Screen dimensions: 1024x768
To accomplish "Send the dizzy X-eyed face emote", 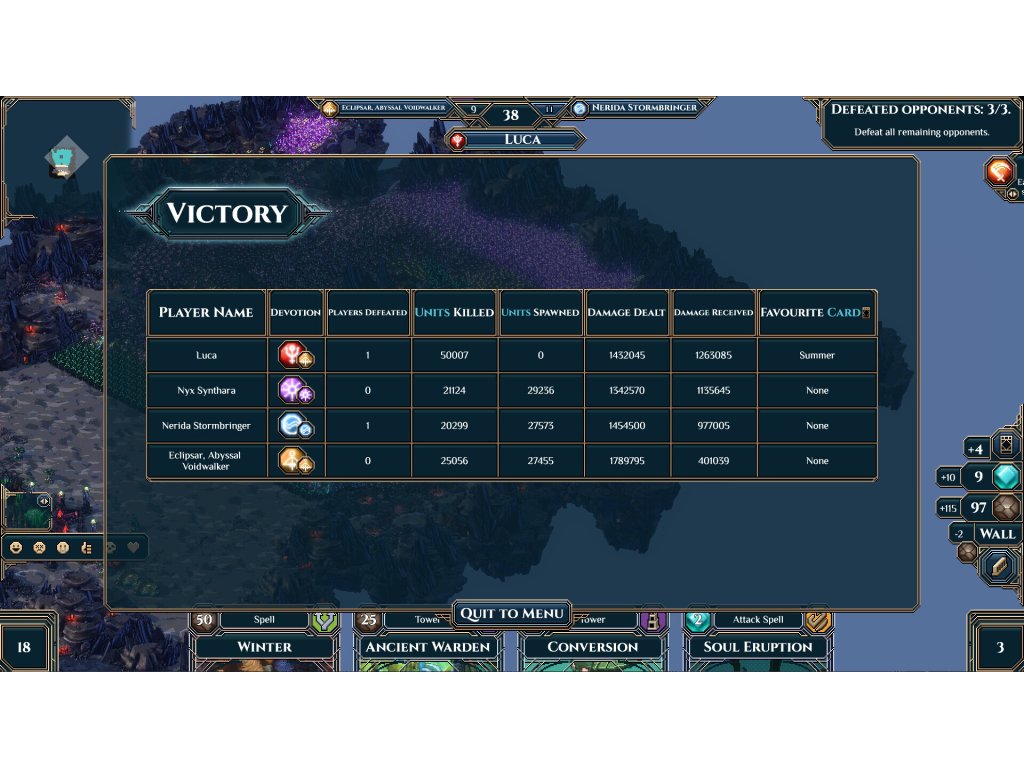I will point(40,548).
